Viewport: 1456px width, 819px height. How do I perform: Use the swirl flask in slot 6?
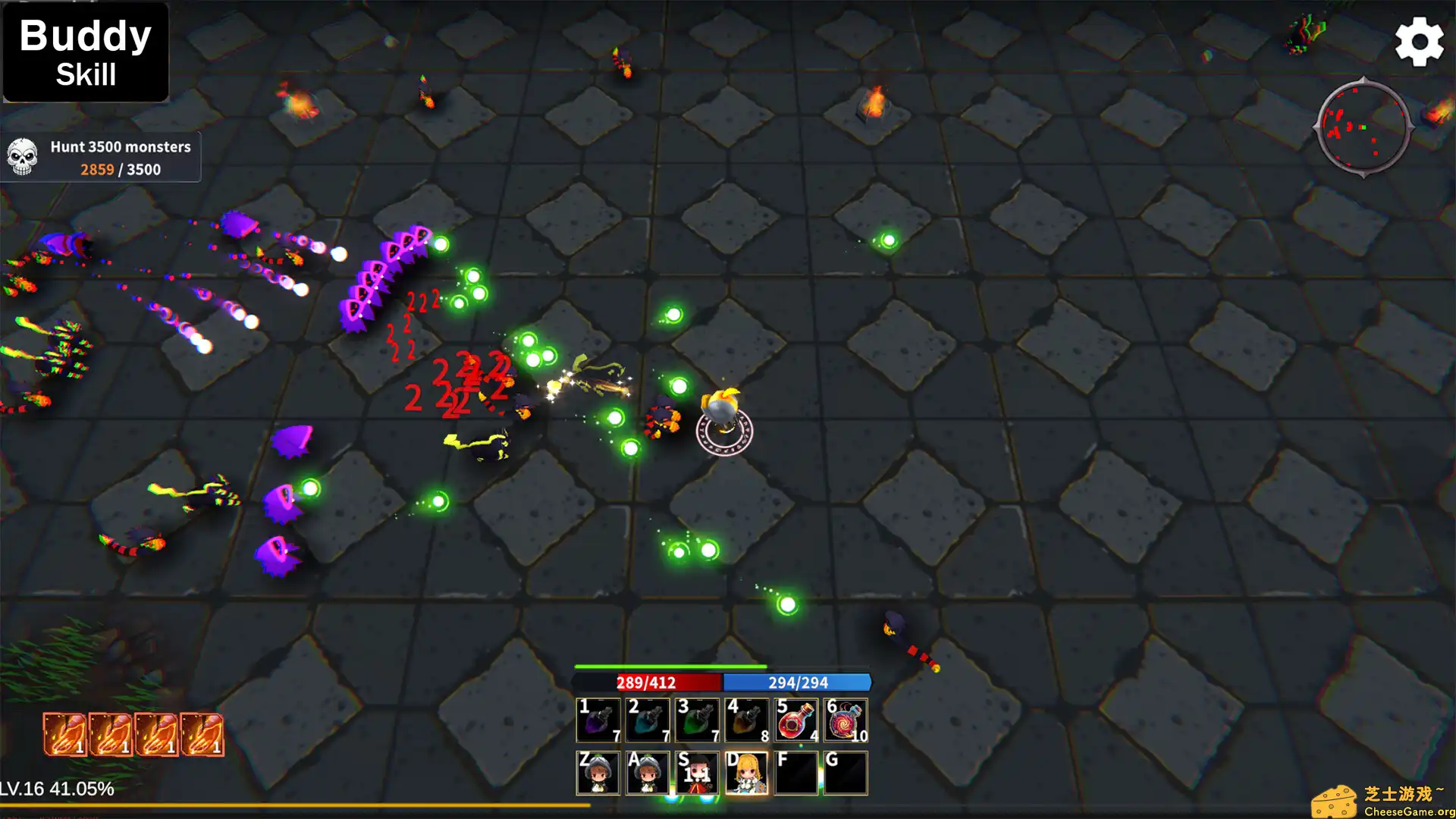coord(846,720)
